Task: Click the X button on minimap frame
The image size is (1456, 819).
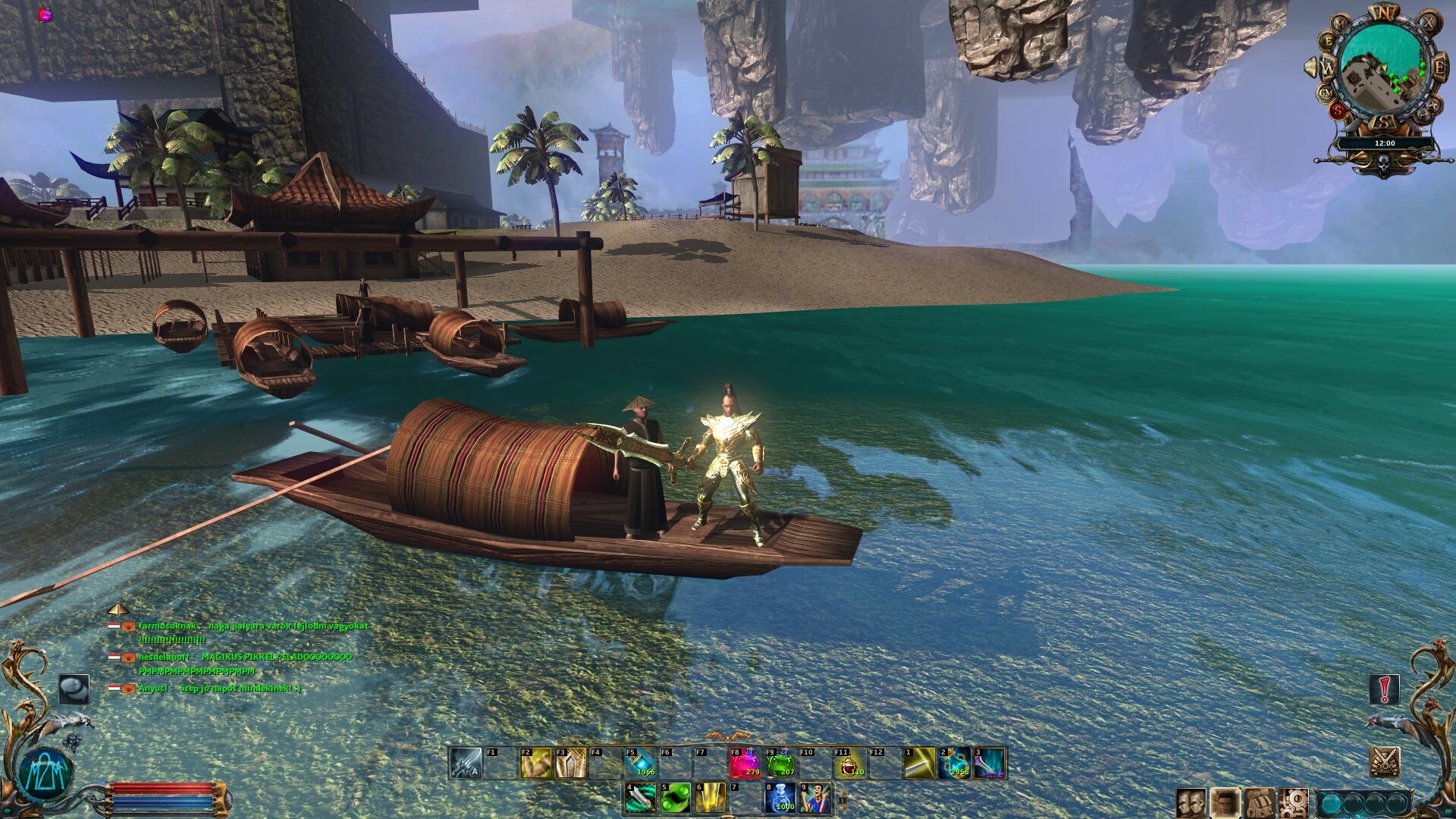Action: pyautogui.click(x=1428, y=23)
